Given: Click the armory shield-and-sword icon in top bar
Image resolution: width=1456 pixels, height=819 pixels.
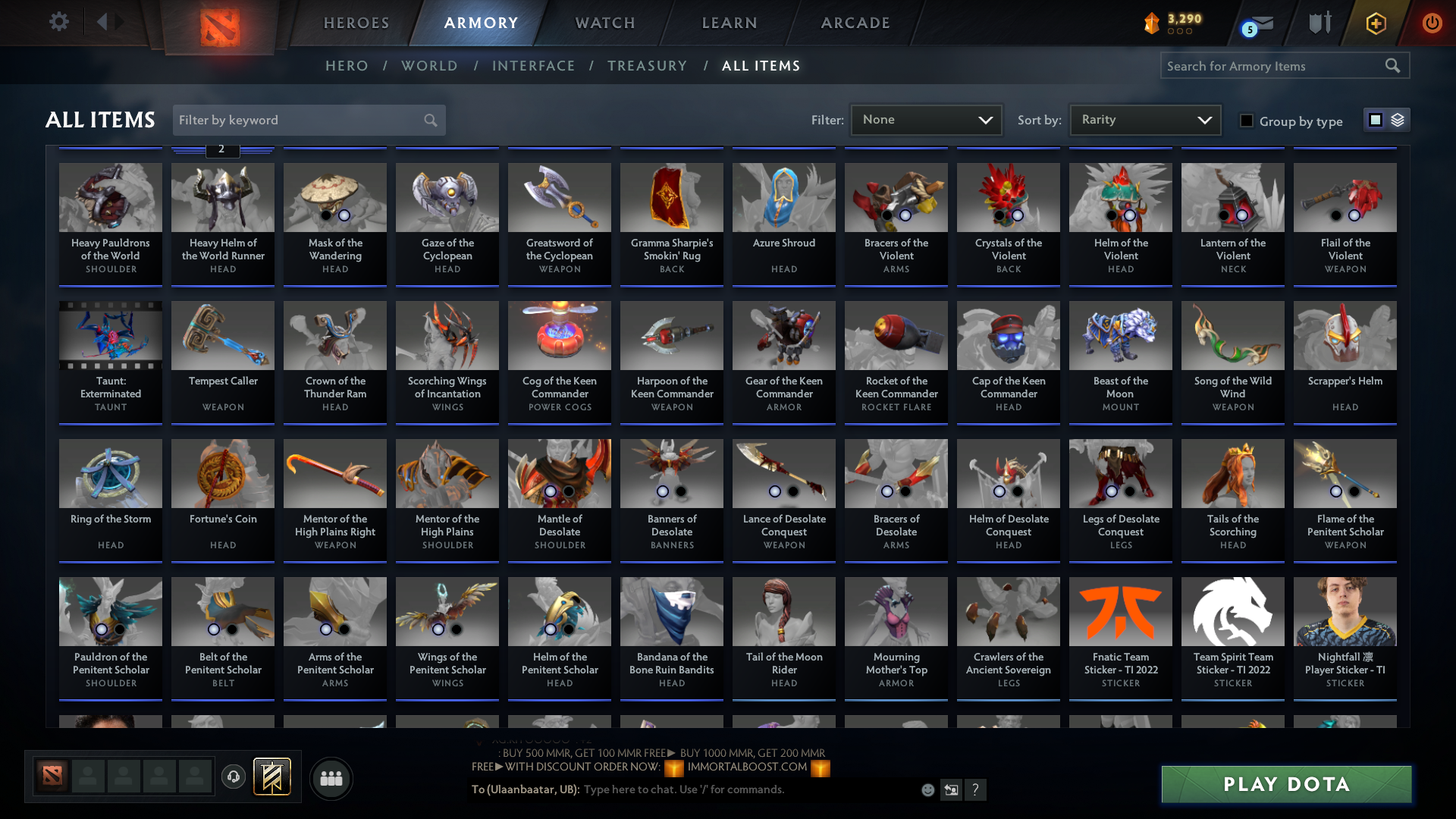Looking at the screenshot, I should [x=1319, y=23].
